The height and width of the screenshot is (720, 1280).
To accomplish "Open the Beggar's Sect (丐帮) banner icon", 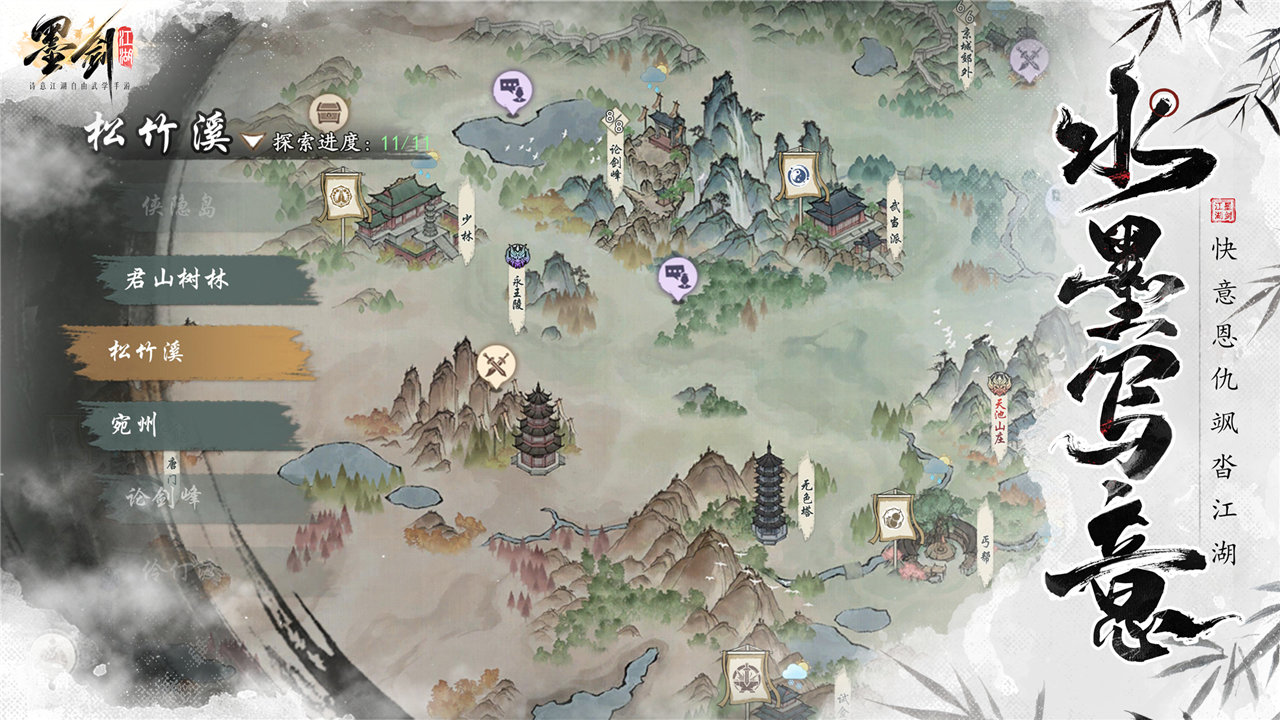I will (x=894, y=518).
